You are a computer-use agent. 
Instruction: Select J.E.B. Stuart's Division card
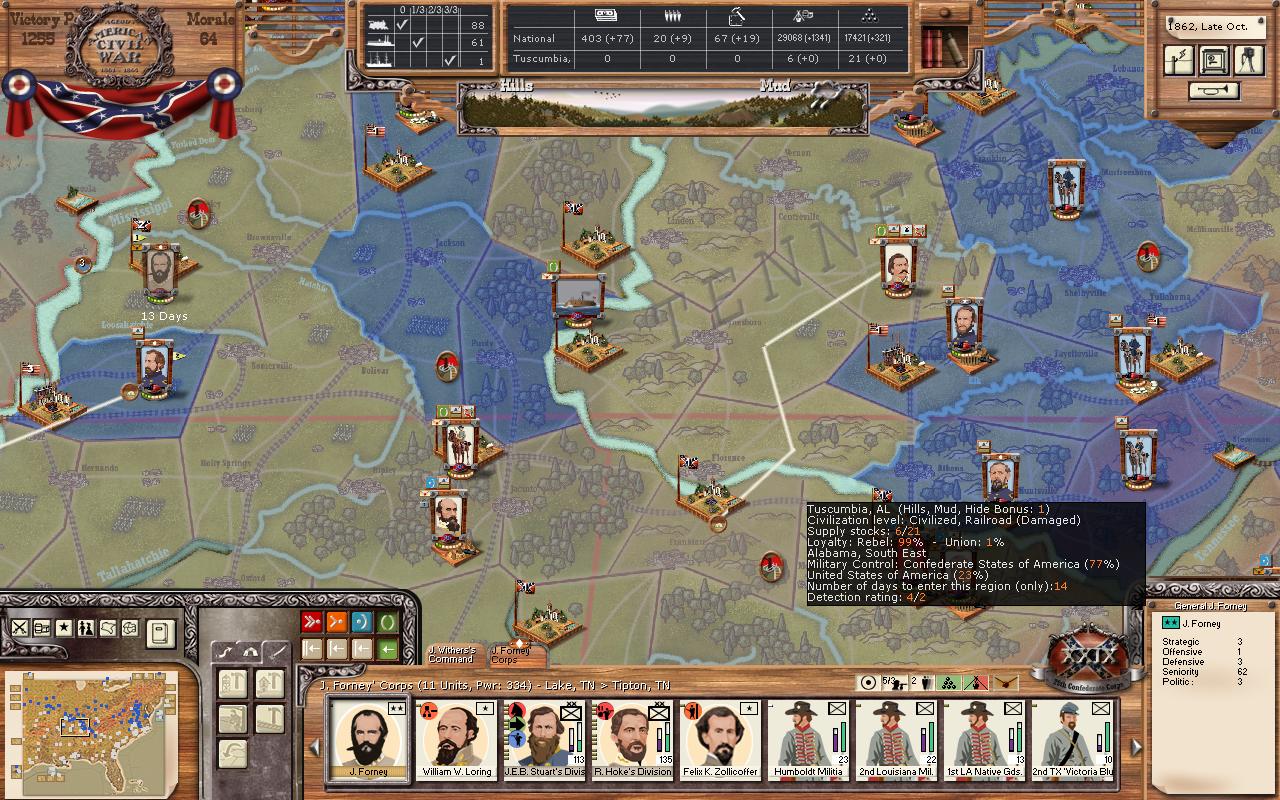tap(545, 738)
